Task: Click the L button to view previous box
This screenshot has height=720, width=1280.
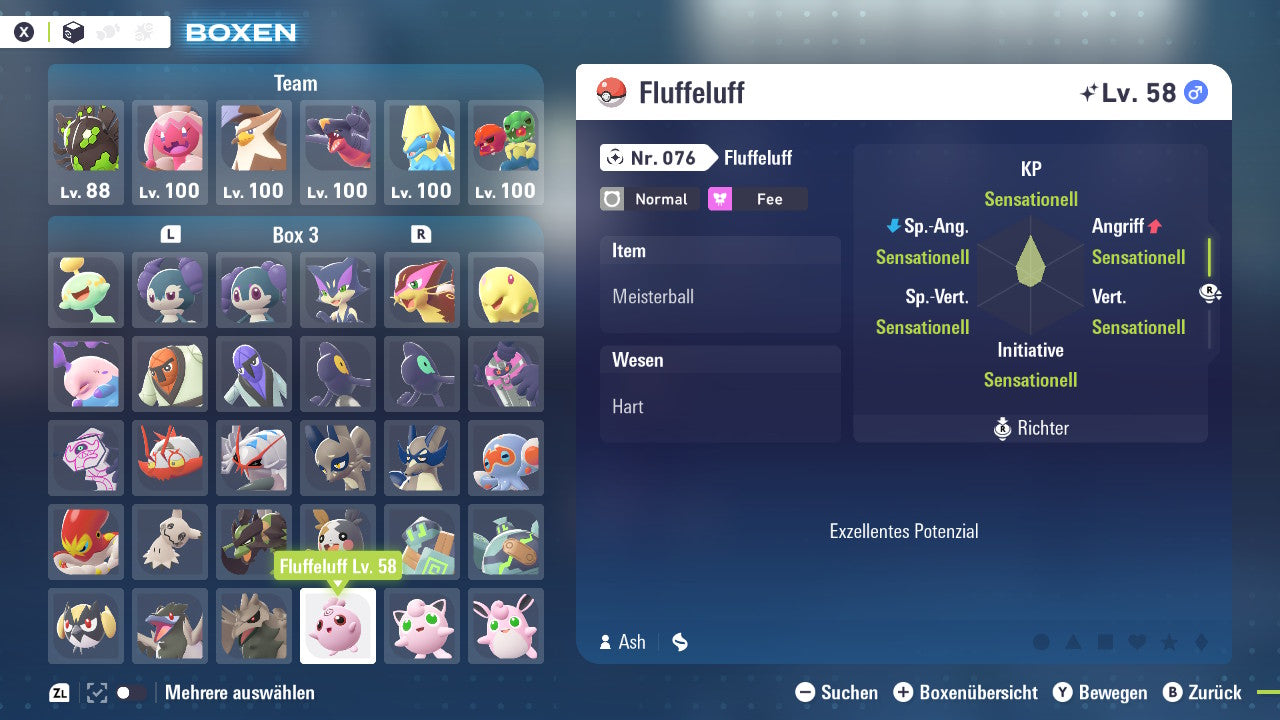Action: point(170,235)
